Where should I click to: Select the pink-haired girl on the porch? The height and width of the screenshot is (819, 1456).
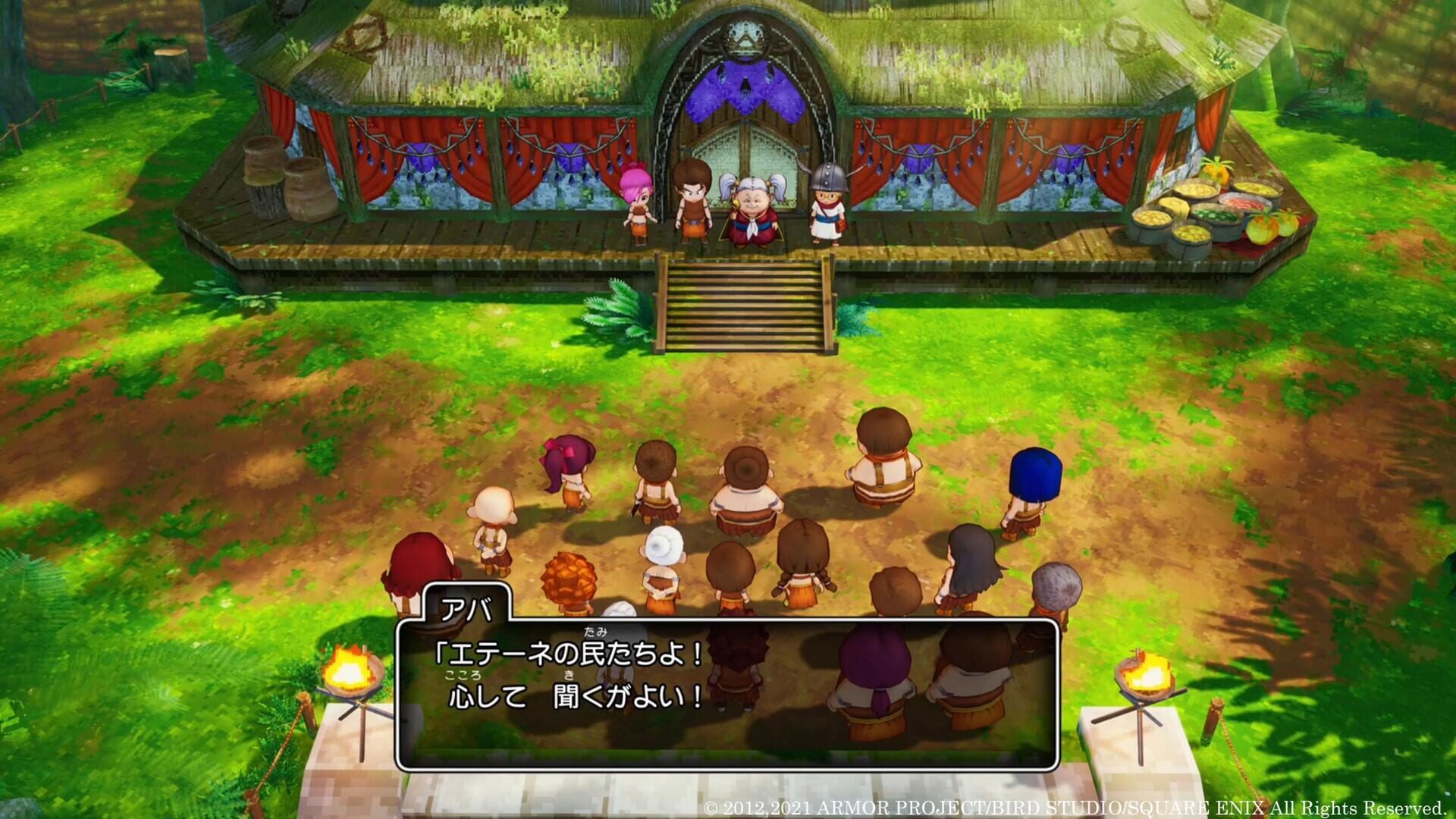pyautogui.click(x=639, y=205)
